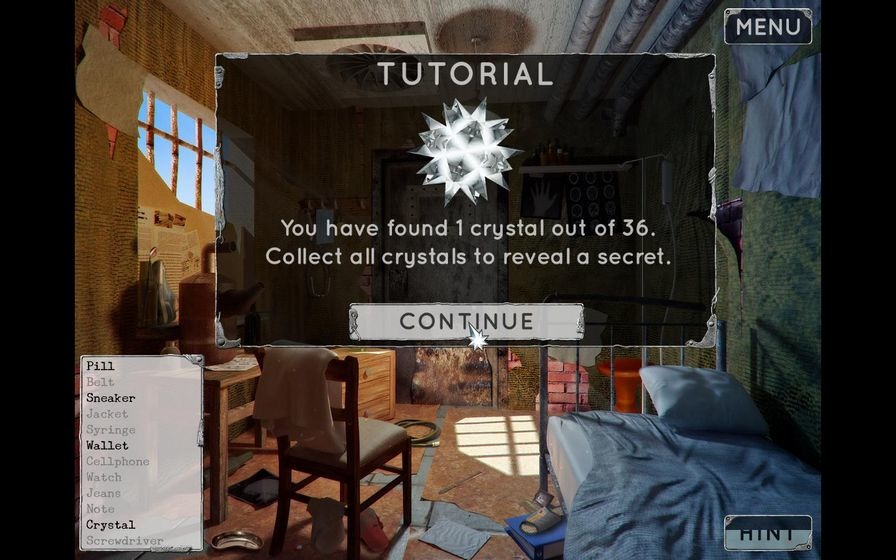Use the Hint button
The image size is (896, 560).
pyautogui.click(x=767, y=532)
